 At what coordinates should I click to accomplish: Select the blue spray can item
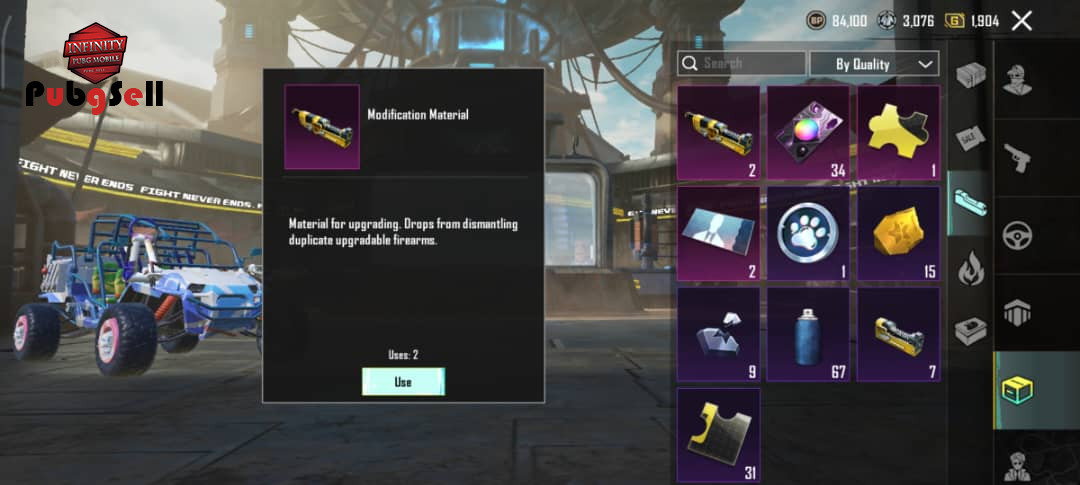(x=808, y=334)
